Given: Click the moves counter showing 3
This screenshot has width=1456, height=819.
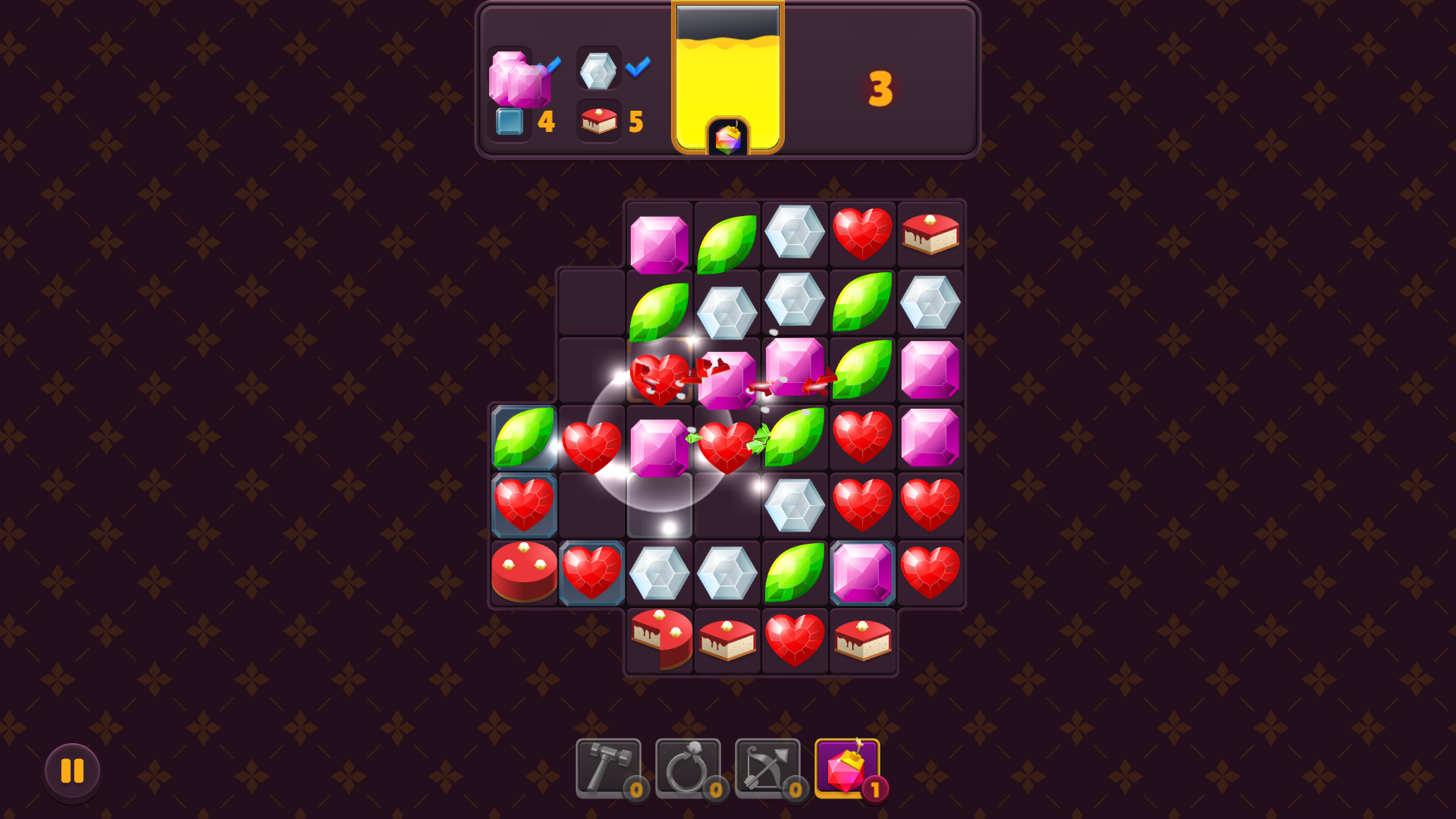Looking at the screenshot, I should 881,88.
